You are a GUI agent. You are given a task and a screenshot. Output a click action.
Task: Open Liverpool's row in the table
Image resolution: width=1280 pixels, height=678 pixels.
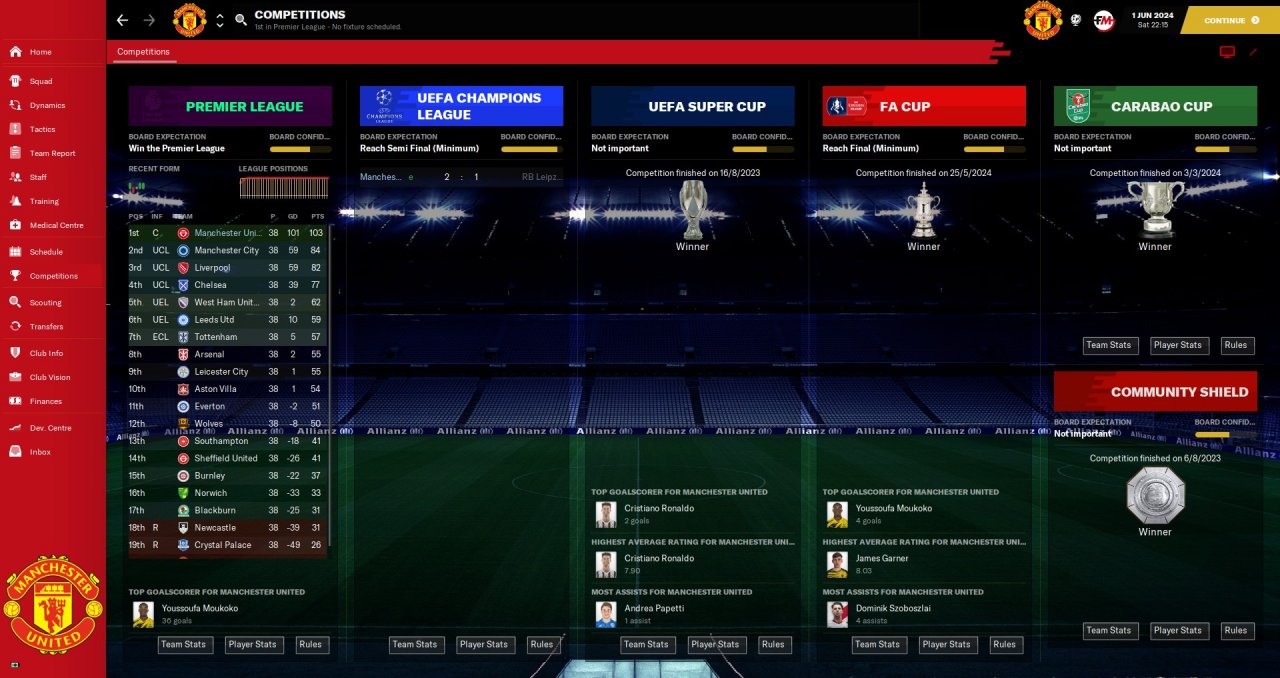click(x=212, y=268)
